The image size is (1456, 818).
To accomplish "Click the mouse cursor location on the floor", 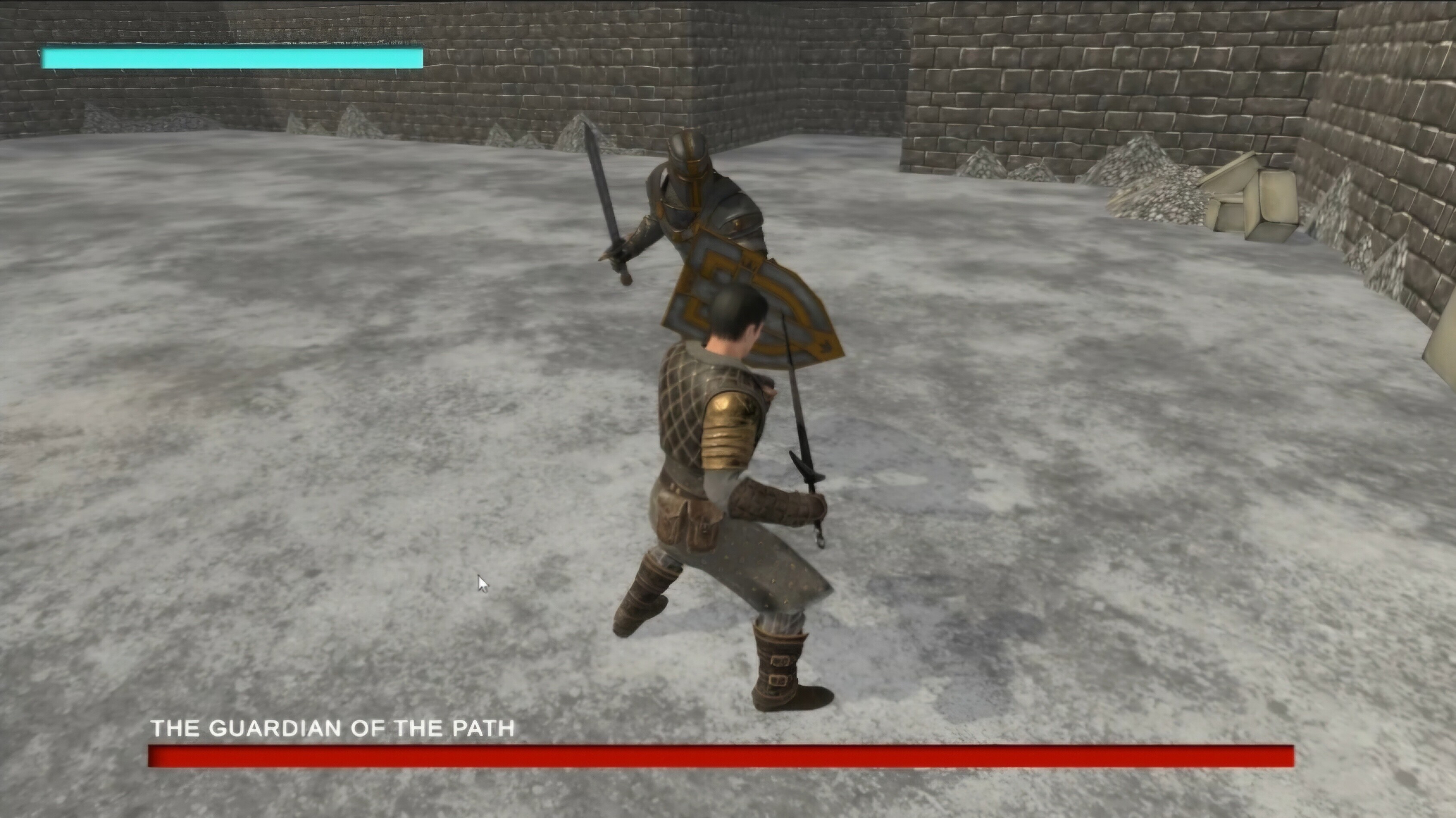I will 482,583.
